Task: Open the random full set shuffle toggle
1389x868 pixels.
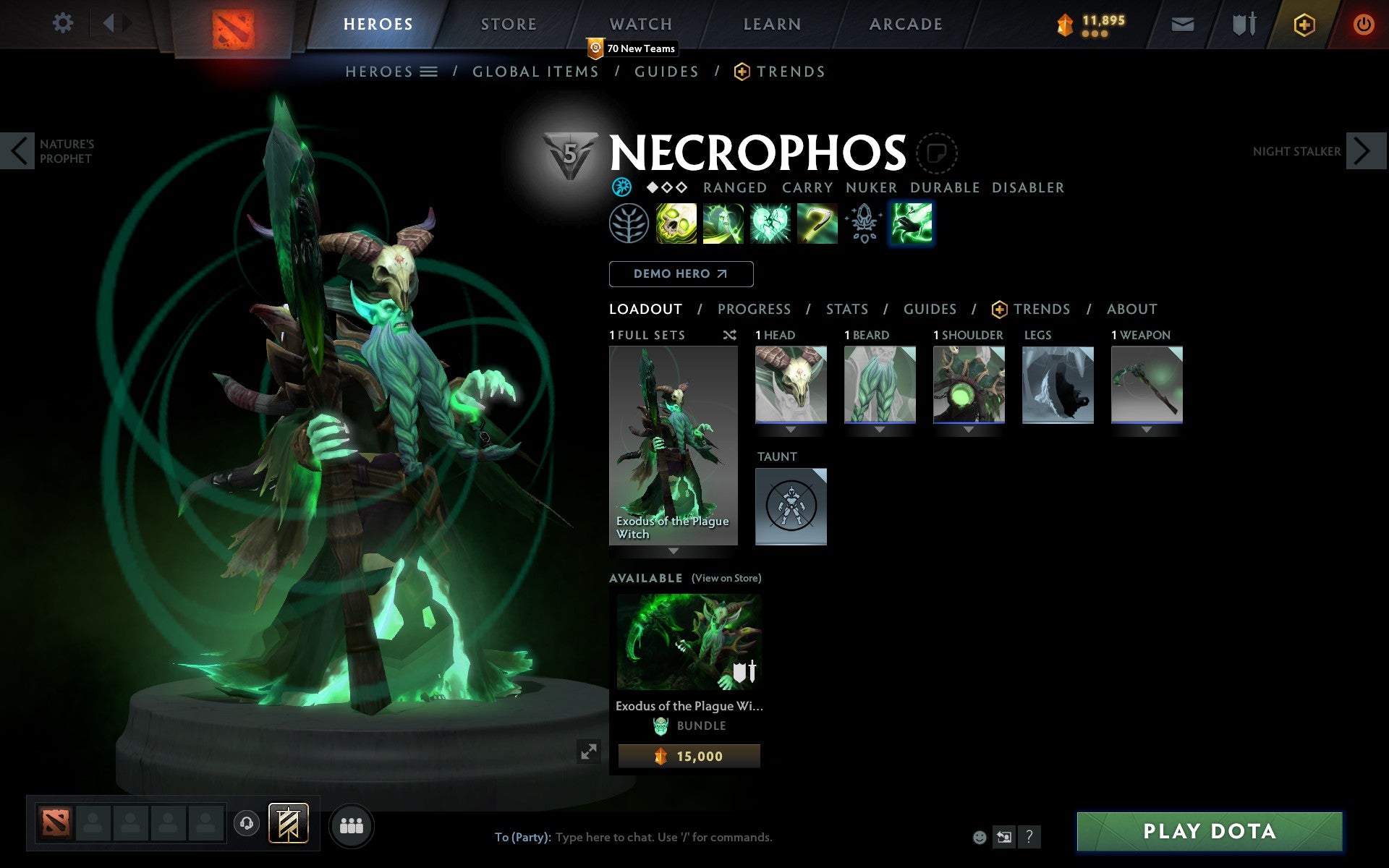Action: [x=729, y=335]
